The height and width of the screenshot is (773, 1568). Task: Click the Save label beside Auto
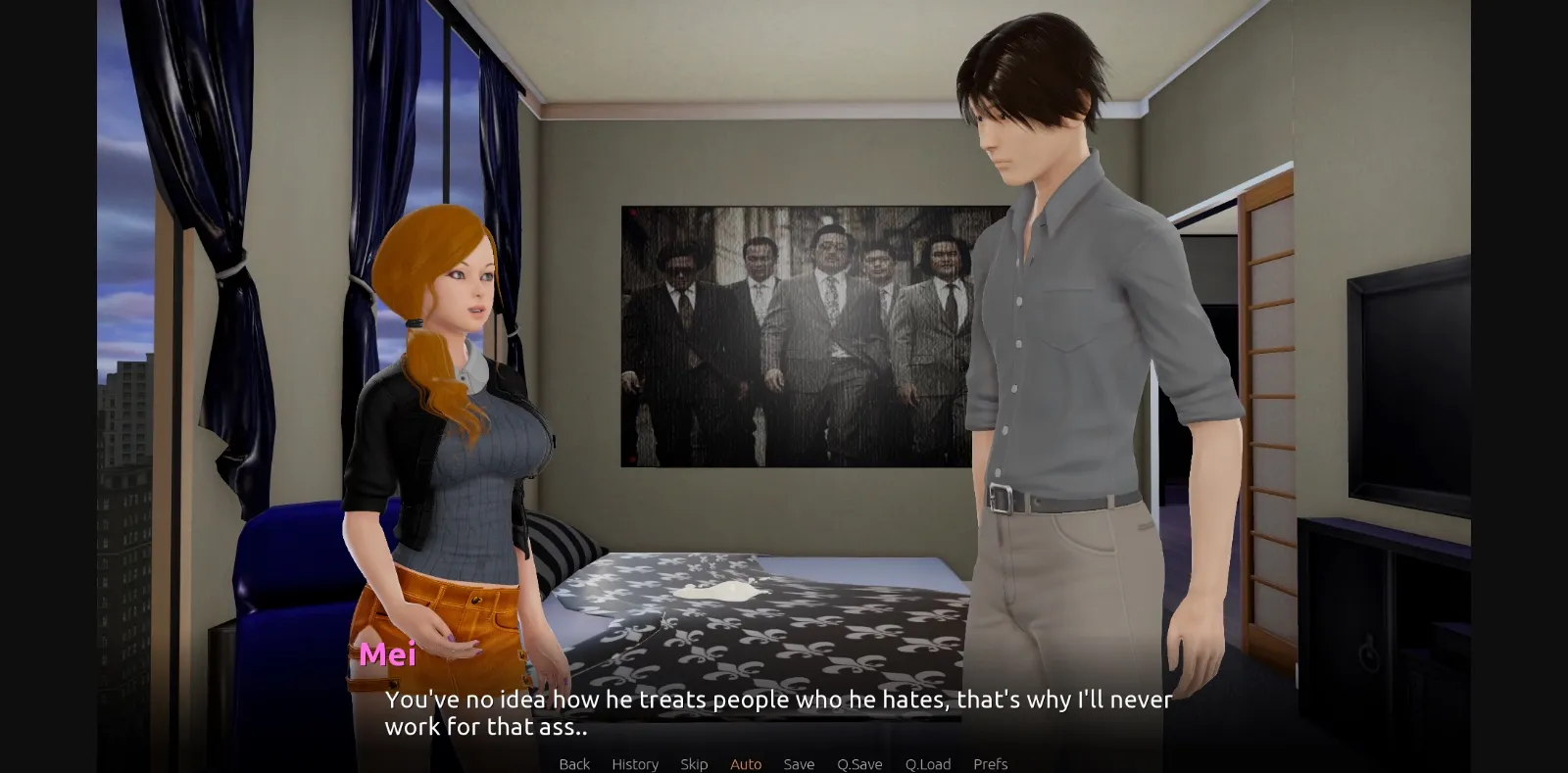tap(799, 764)
